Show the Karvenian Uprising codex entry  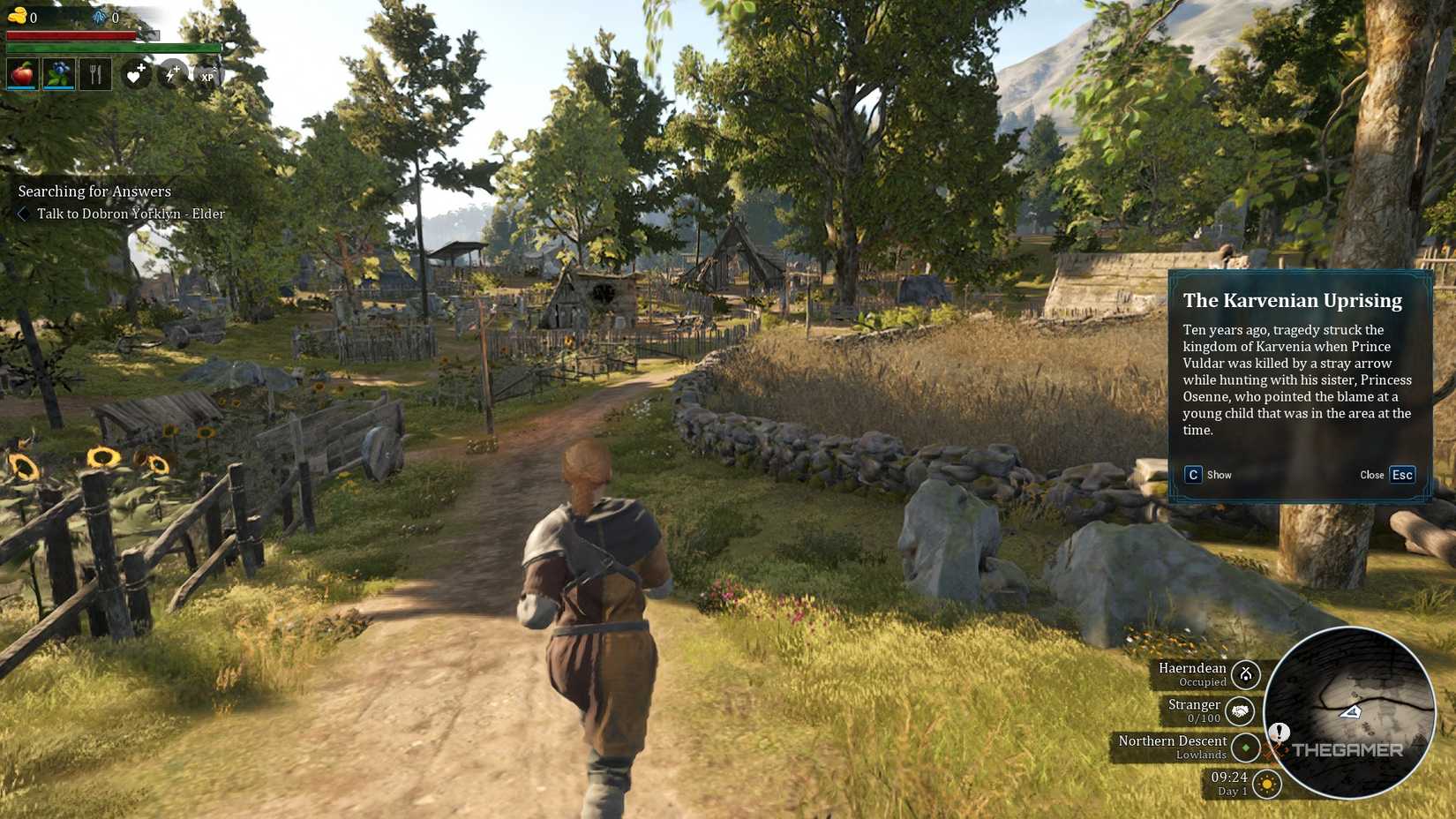pos(1194,475)
